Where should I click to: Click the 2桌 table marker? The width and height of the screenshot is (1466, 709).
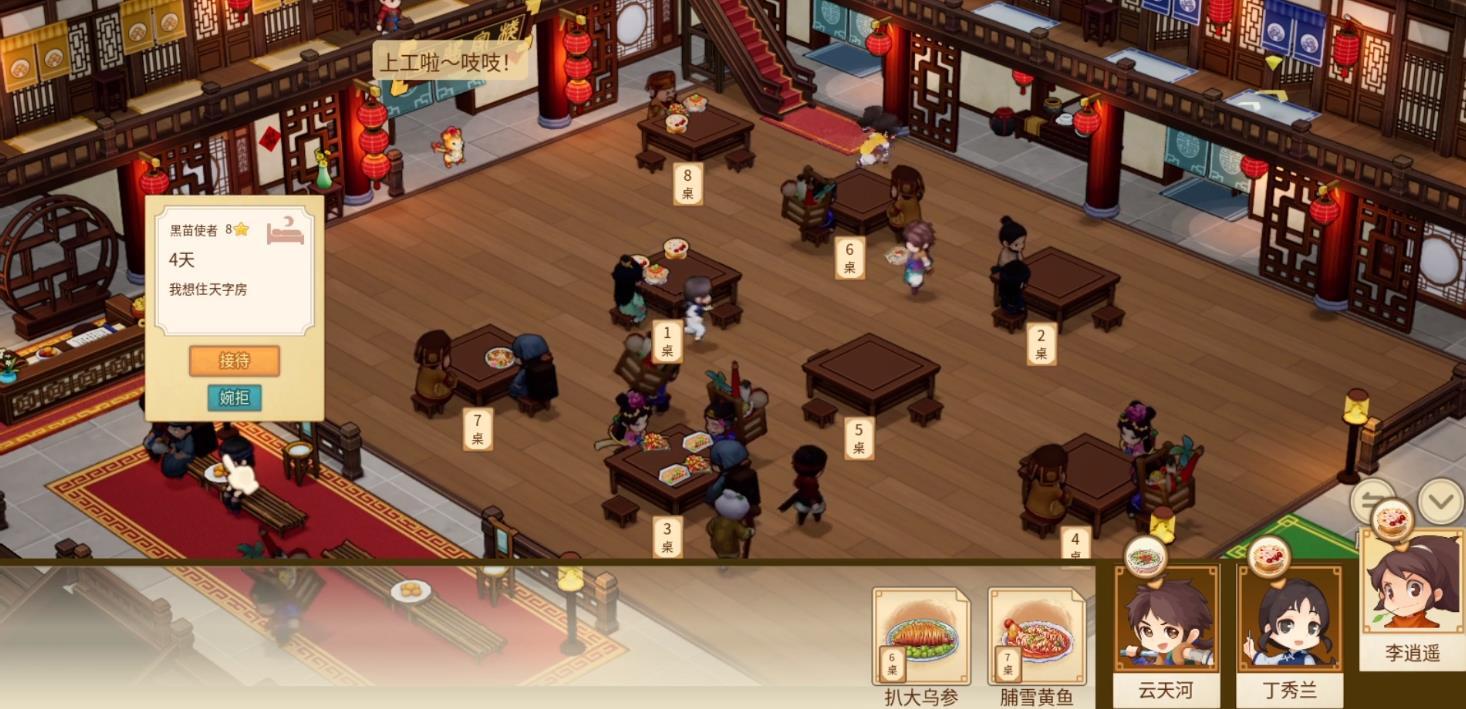click(1041, 344)
